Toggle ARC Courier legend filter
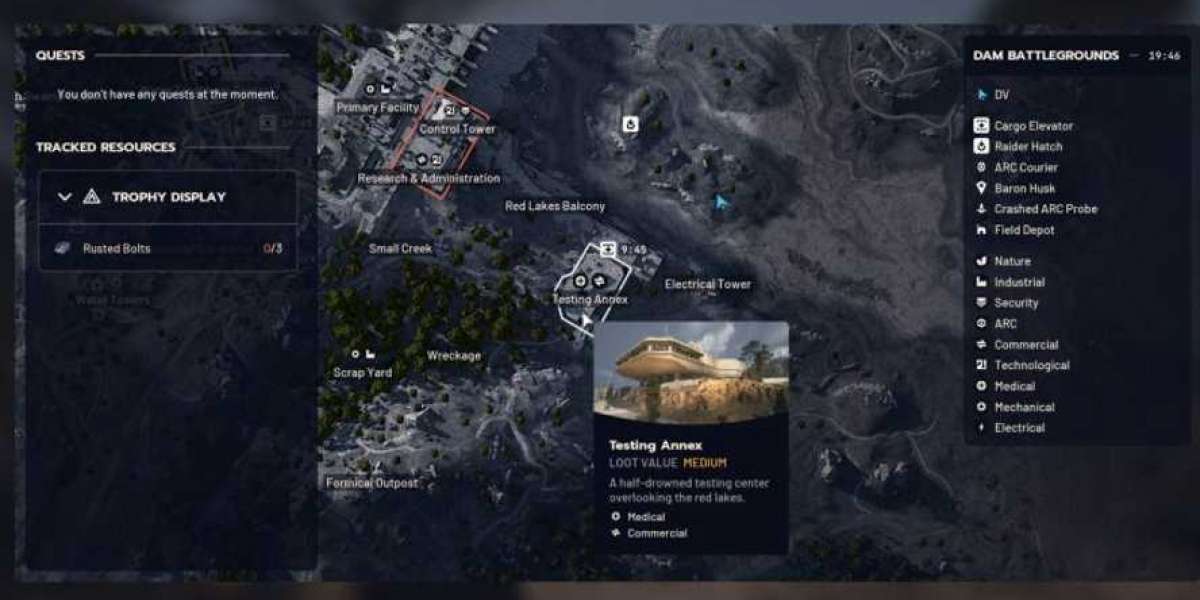The width and height of the screenshot is (1200, 600). (1025, 168)
